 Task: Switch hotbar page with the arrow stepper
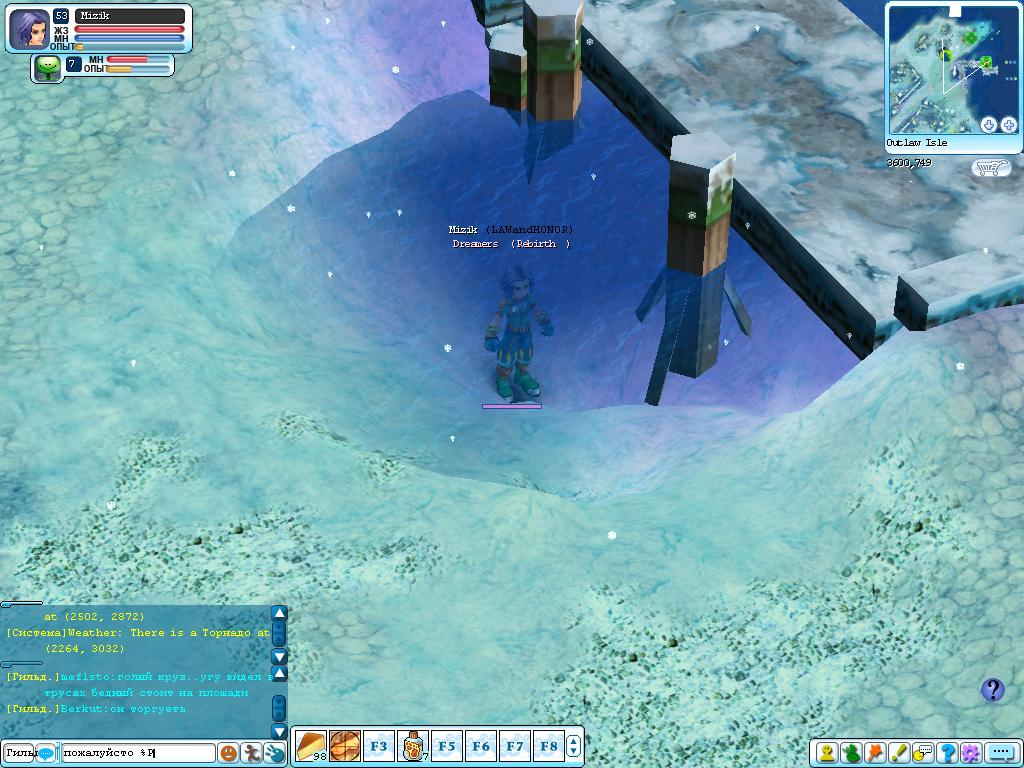(x=574, y=746)
